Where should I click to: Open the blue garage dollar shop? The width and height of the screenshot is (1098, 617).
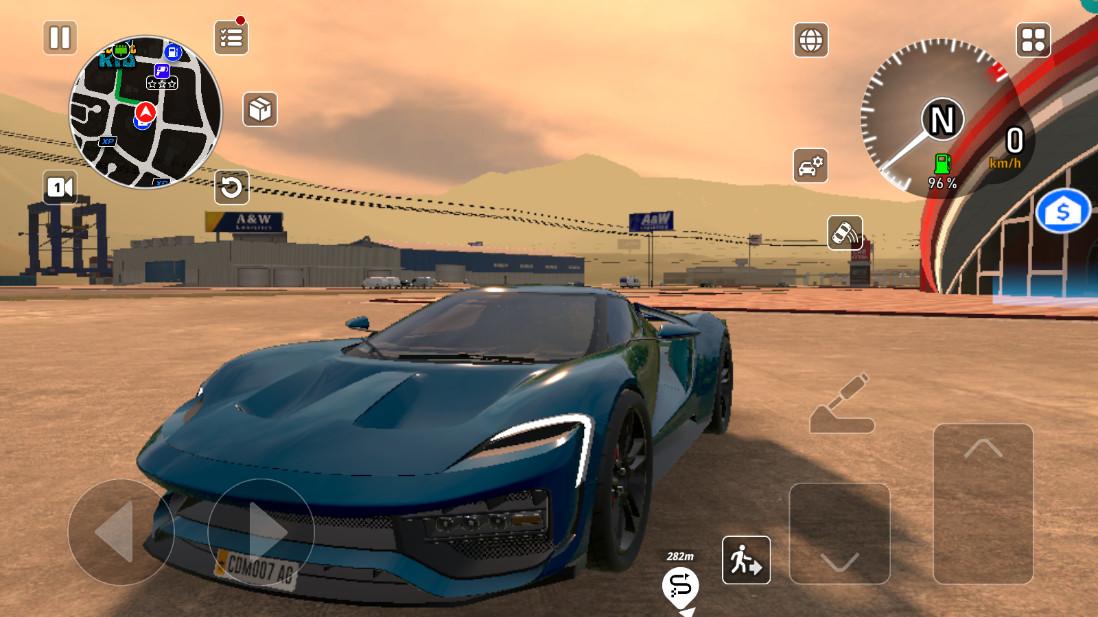click(x=1062, y=212)
